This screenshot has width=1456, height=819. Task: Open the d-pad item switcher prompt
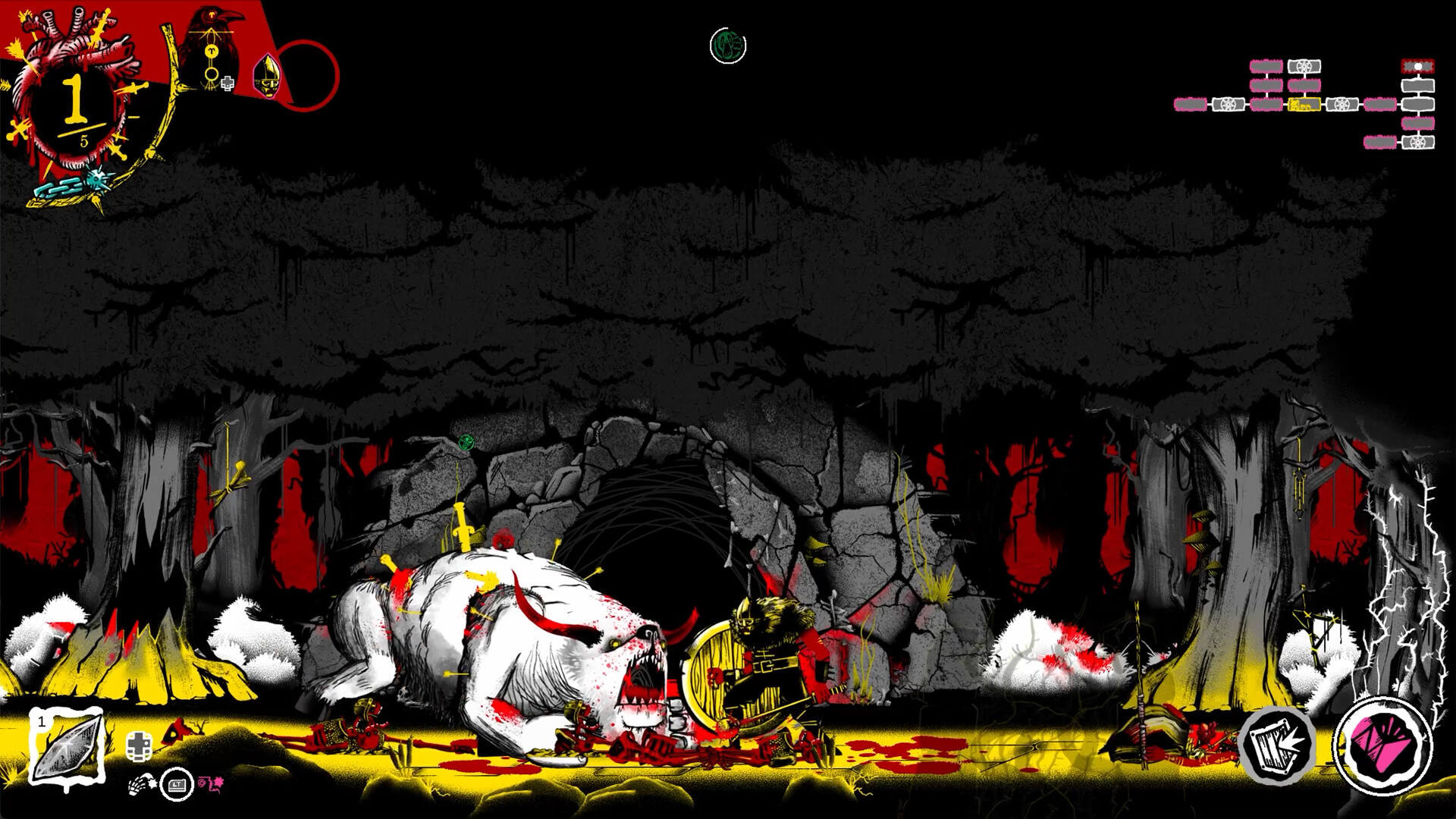click(139, 745)
